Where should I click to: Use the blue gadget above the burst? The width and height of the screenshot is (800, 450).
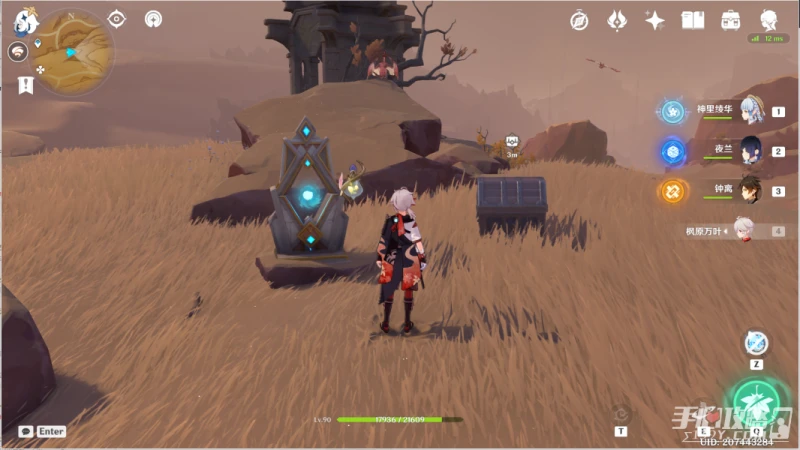click(x=757, y=343)
